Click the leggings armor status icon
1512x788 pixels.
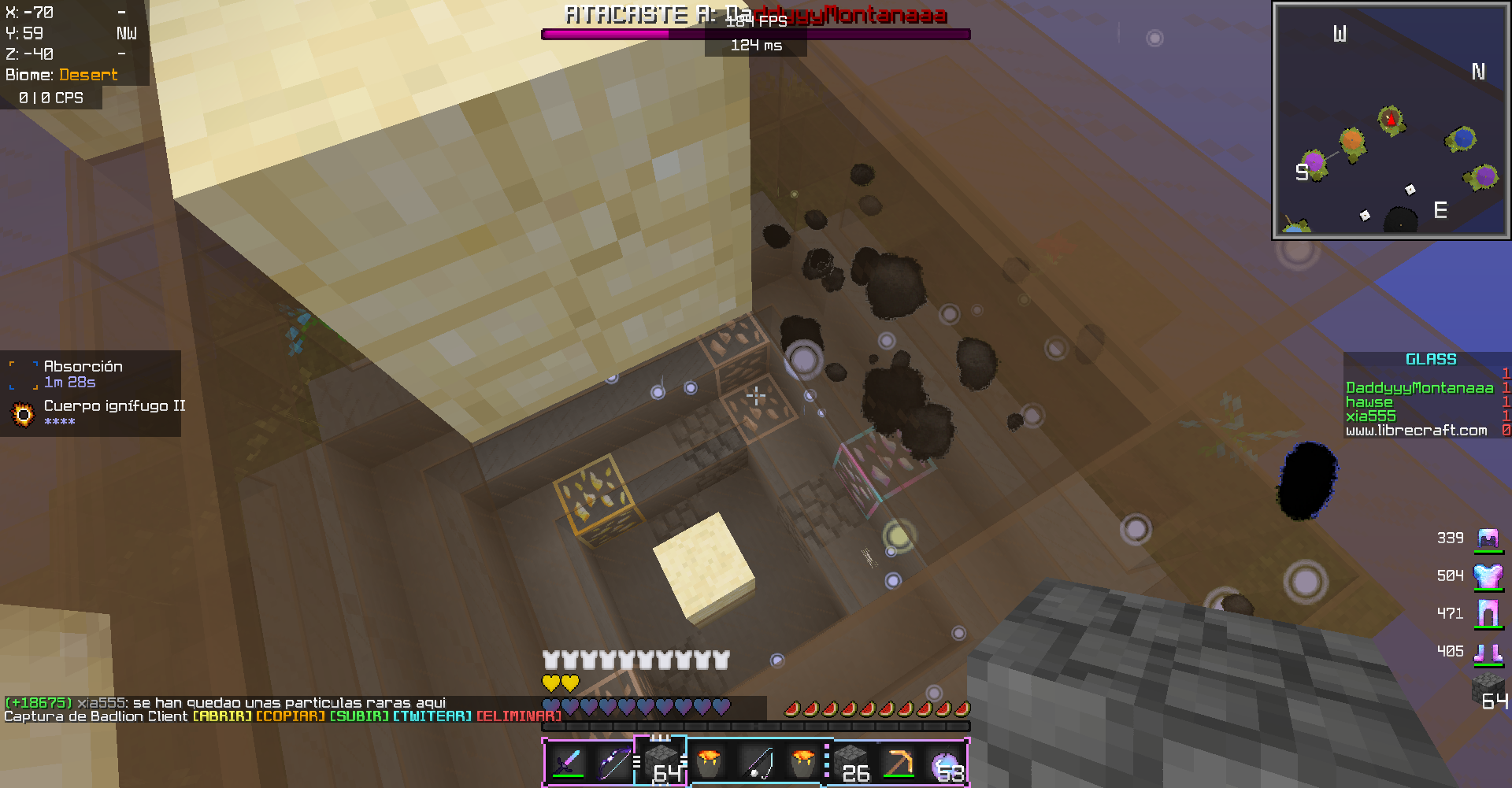point(1488,613)
